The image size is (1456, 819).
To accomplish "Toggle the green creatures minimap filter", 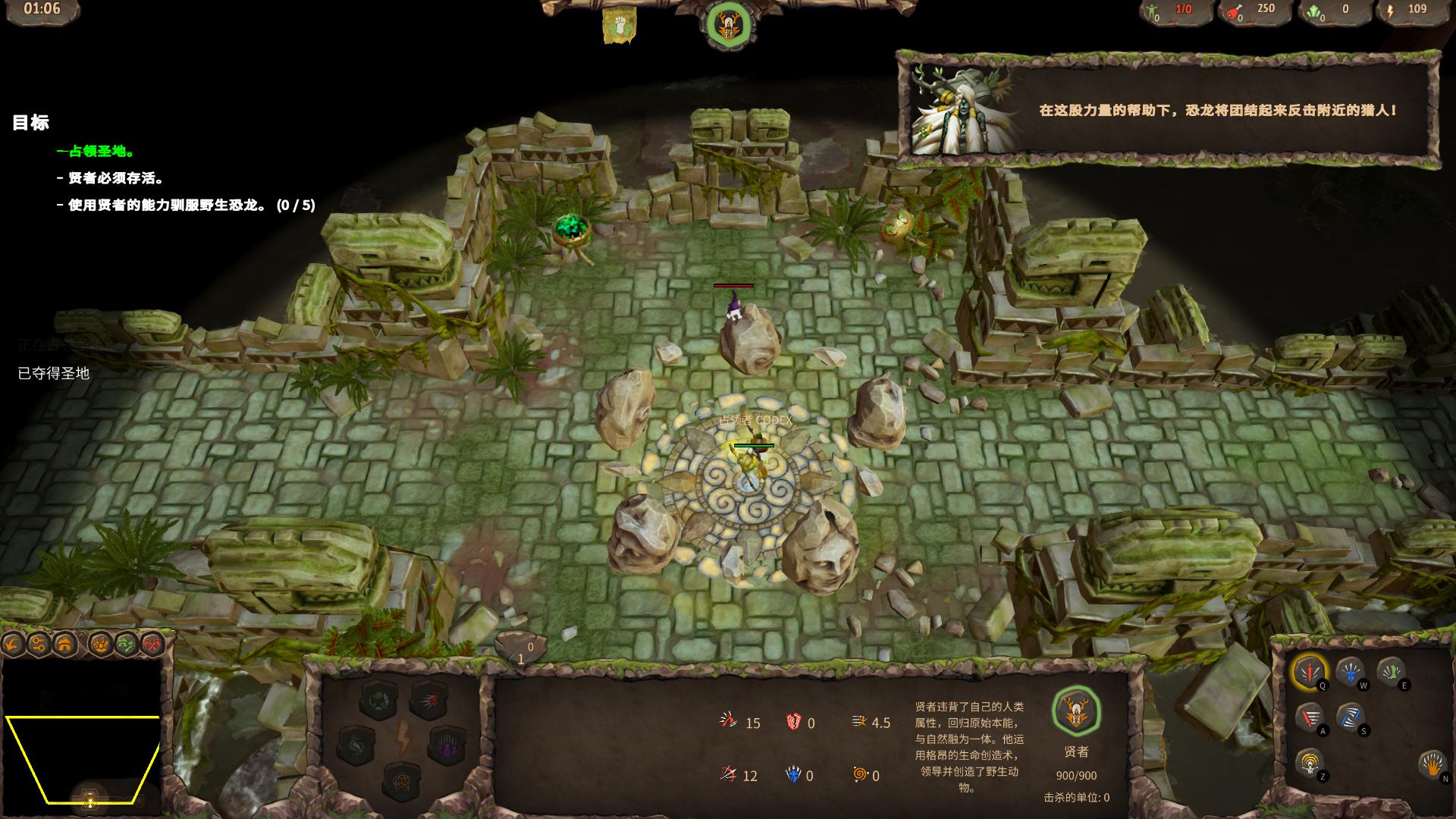I will 126,645.
